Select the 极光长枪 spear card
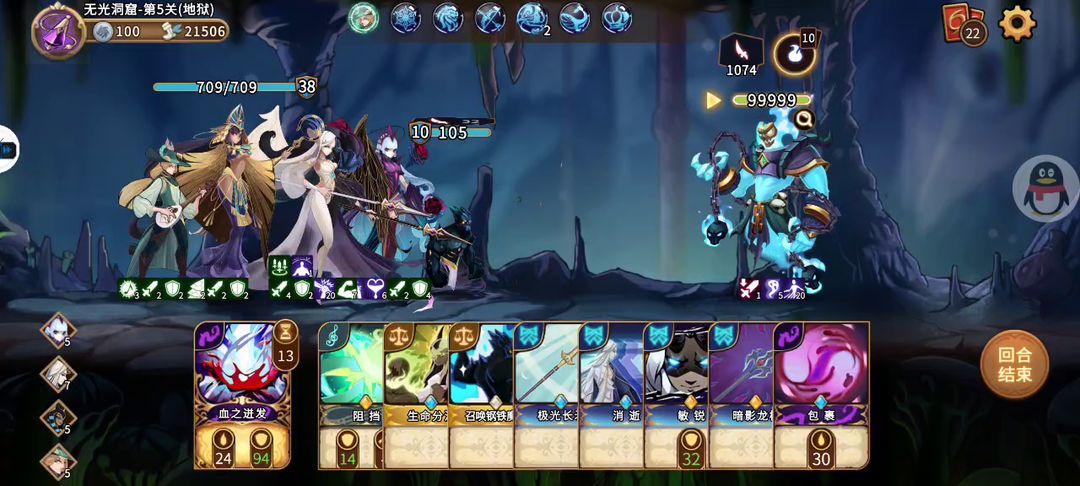The height and width of the screenshot is (486, 1080). point(546,392)
